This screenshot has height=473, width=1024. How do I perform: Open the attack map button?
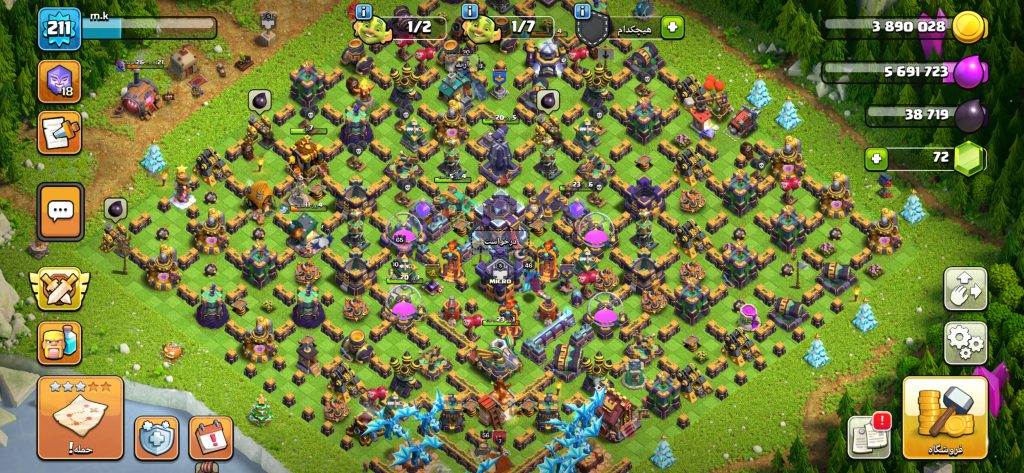coord(80,416)
